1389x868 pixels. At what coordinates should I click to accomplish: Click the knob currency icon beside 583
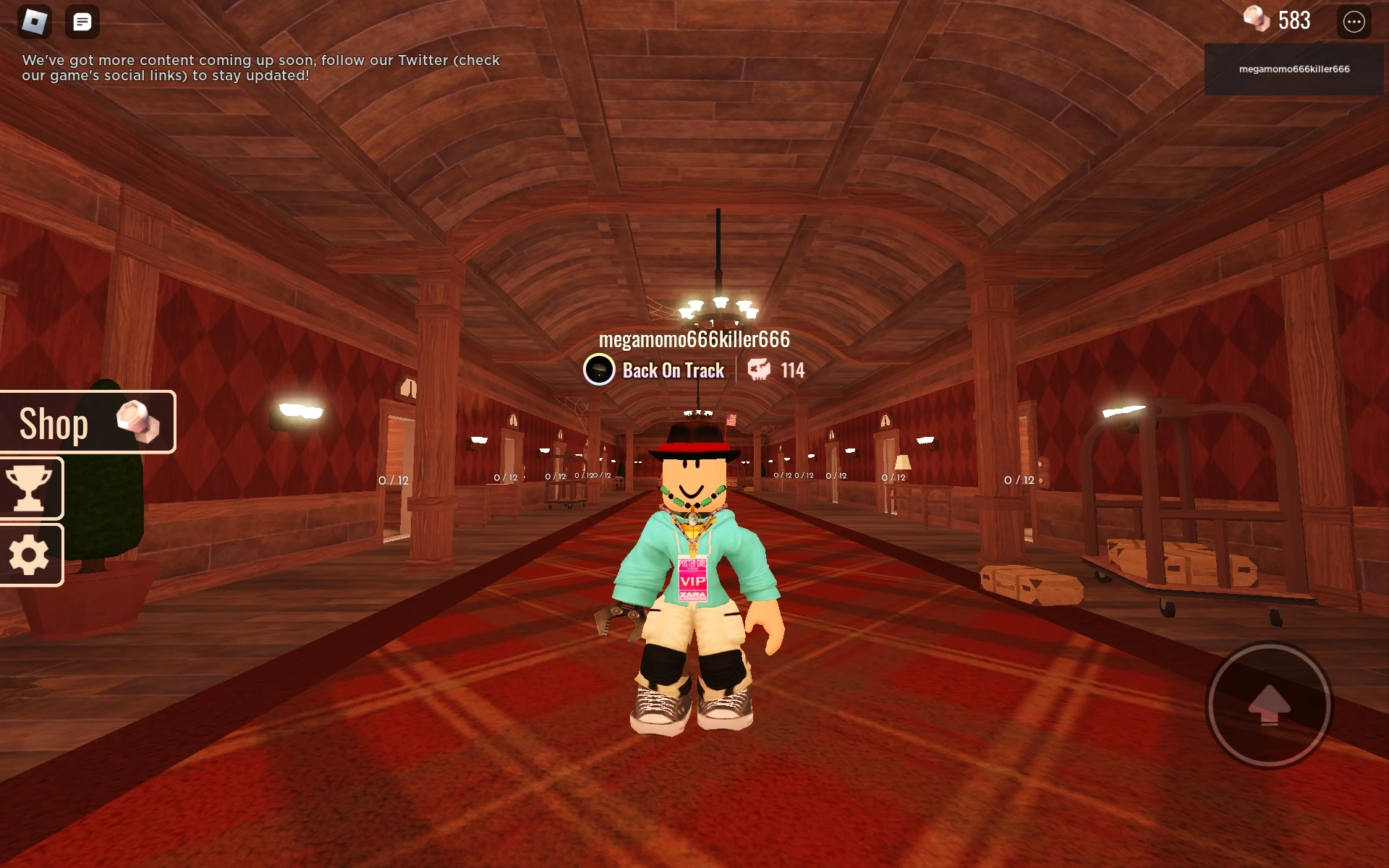tap(1257, 20)
